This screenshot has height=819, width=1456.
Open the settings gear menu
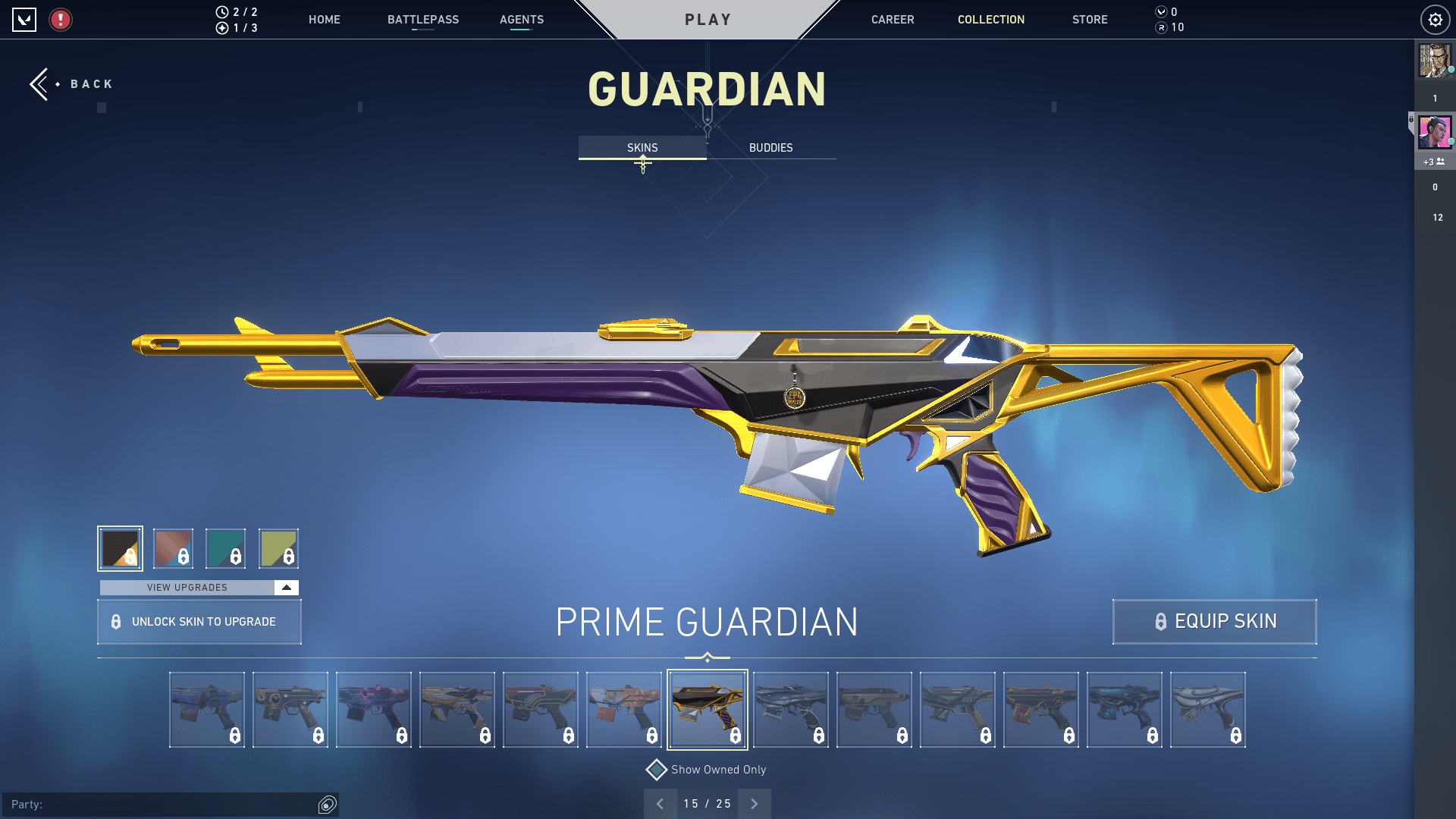pyautogui.click(x=1435, y=20)
